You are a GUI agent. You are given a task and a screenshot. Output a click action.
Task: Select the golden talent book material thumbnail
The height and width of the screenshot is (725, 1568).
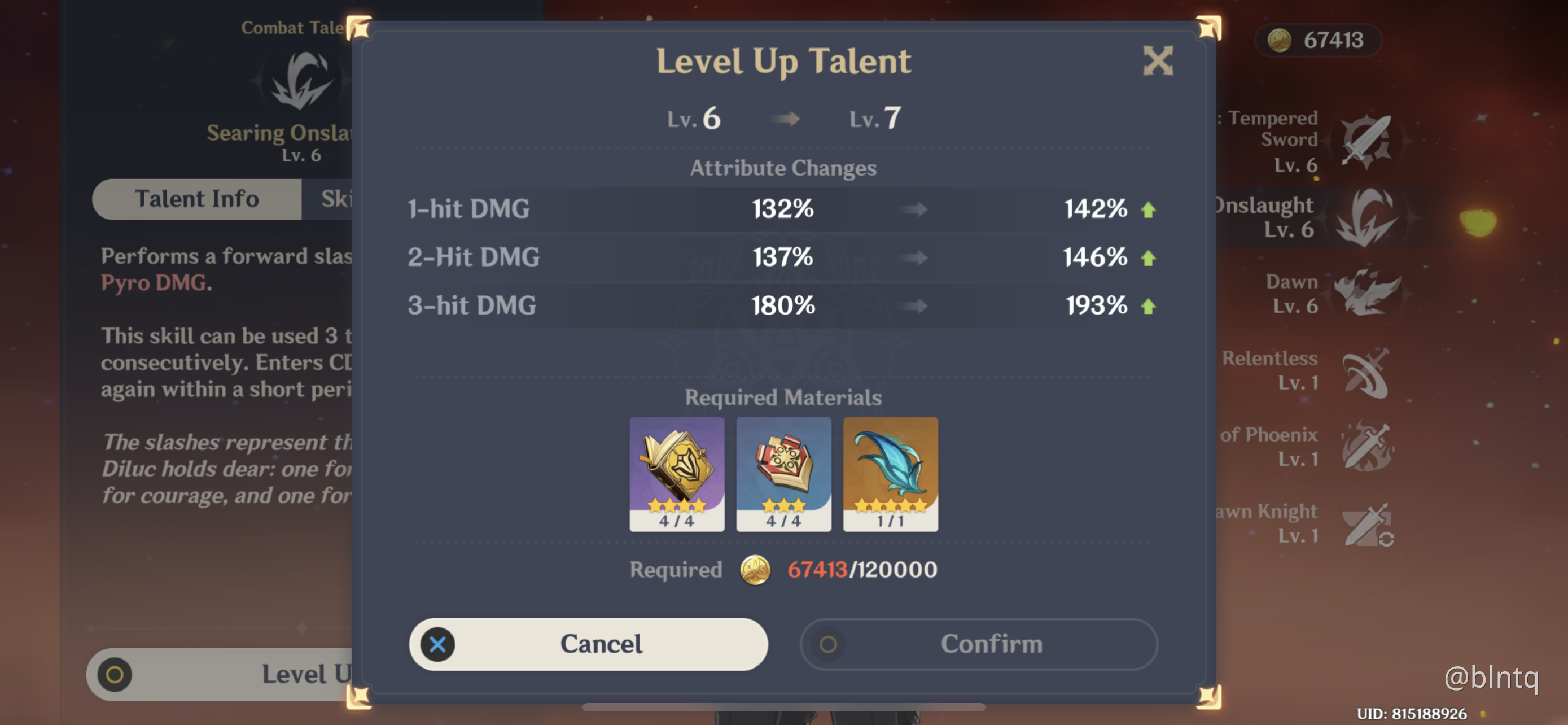pyautogui.click(x=676, y=474)
